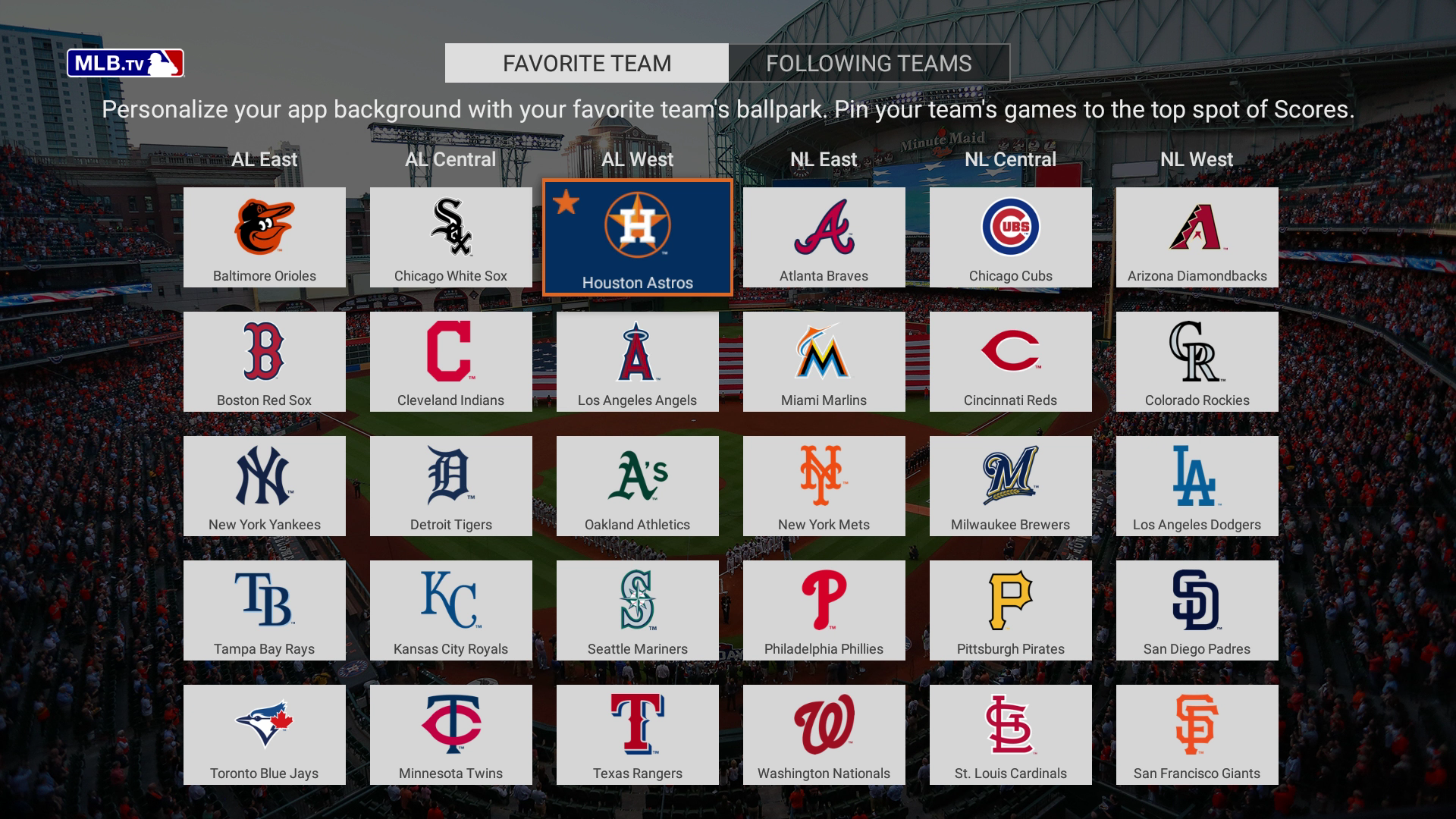
Task: Click the MLB.tv logo
Action: [x=126, y=64]
